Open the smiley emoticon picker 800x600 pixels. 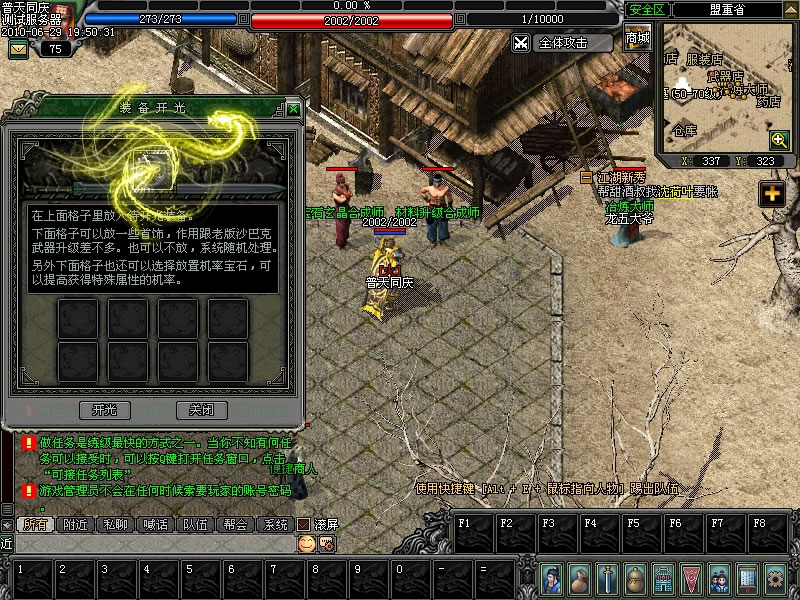coord(306,543)
